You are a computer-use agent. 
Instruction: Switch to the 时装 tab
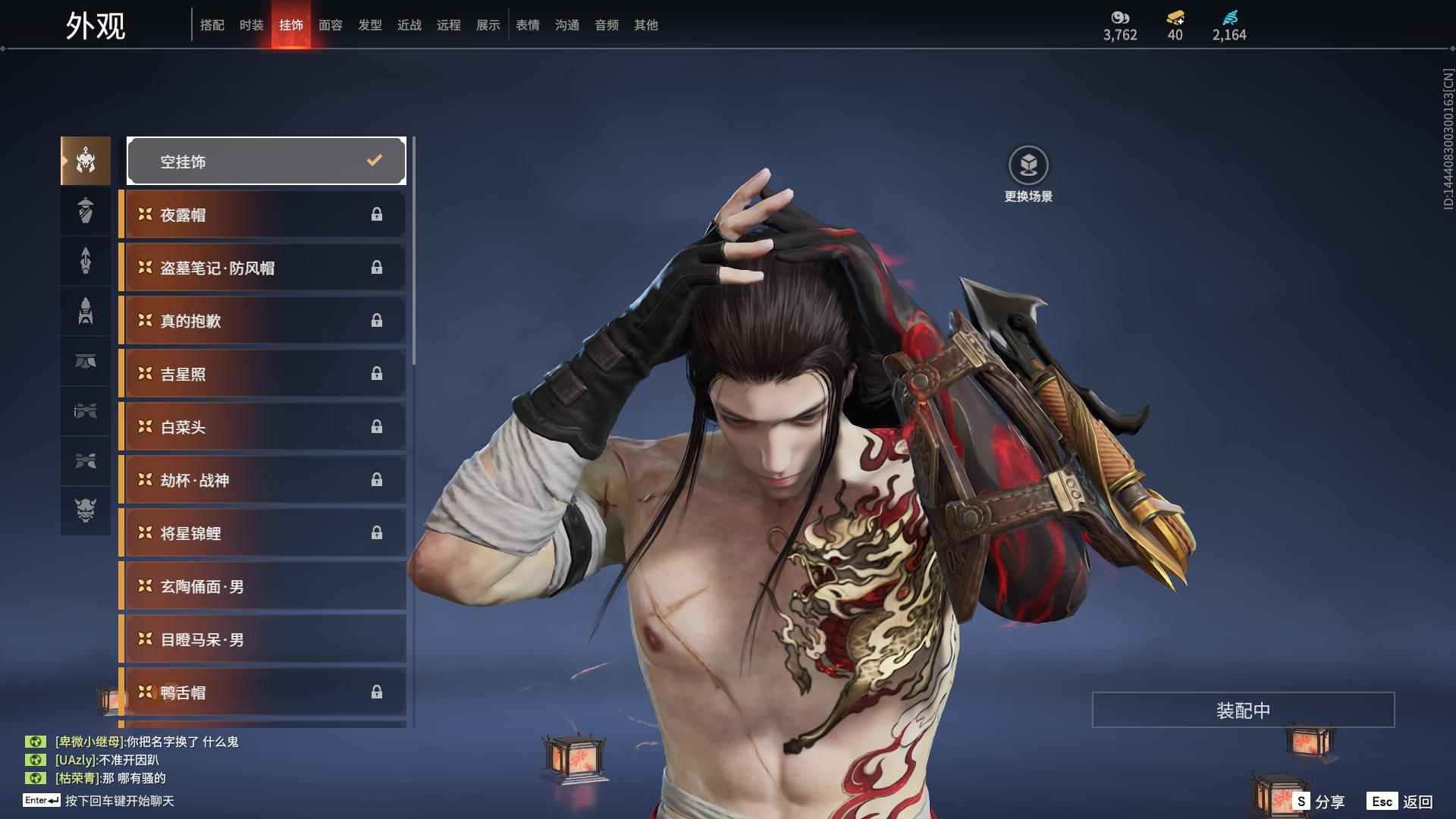point(252,25)
